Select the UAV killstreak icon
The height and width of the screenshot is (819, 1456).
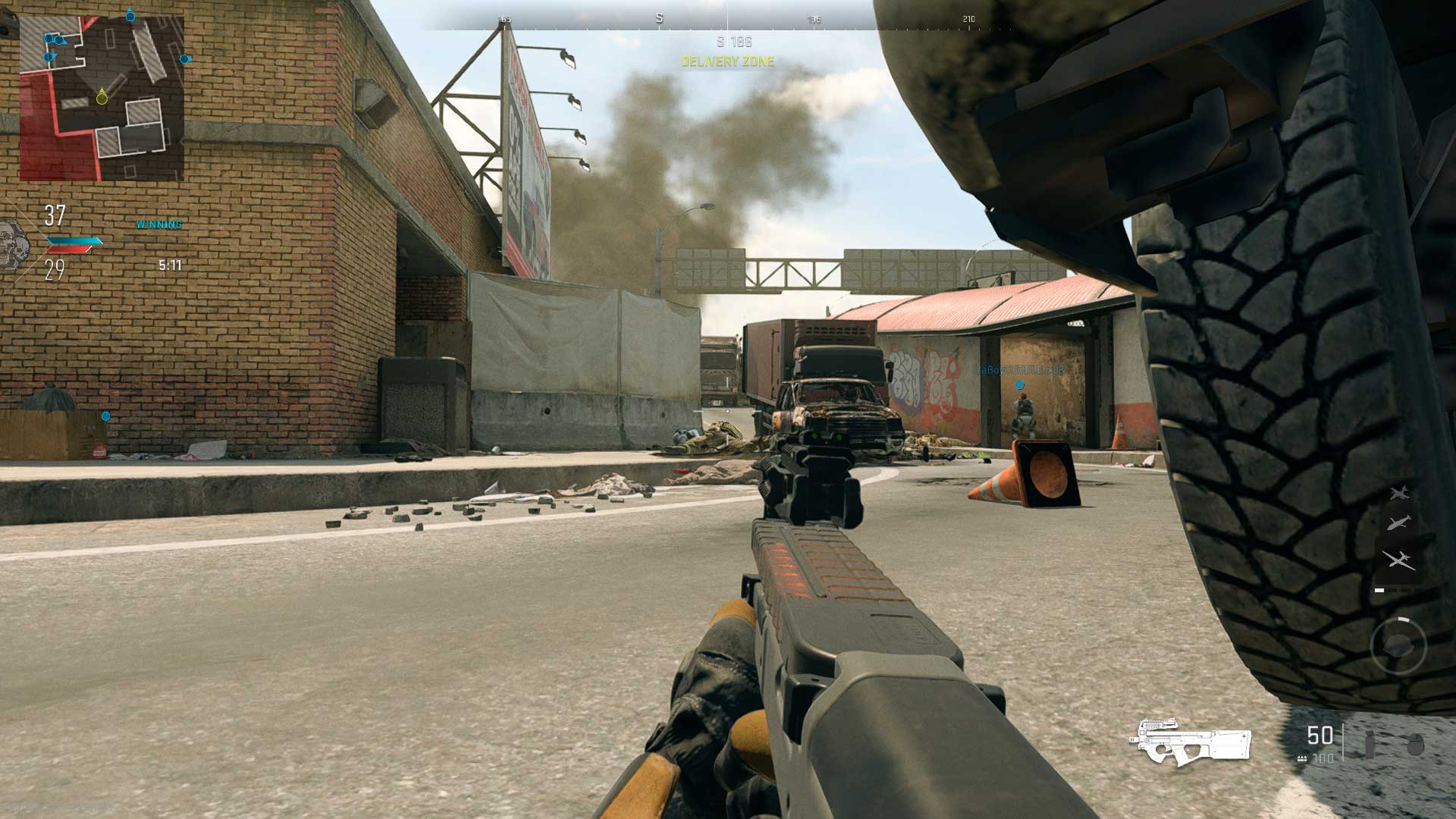[1399, 494]
